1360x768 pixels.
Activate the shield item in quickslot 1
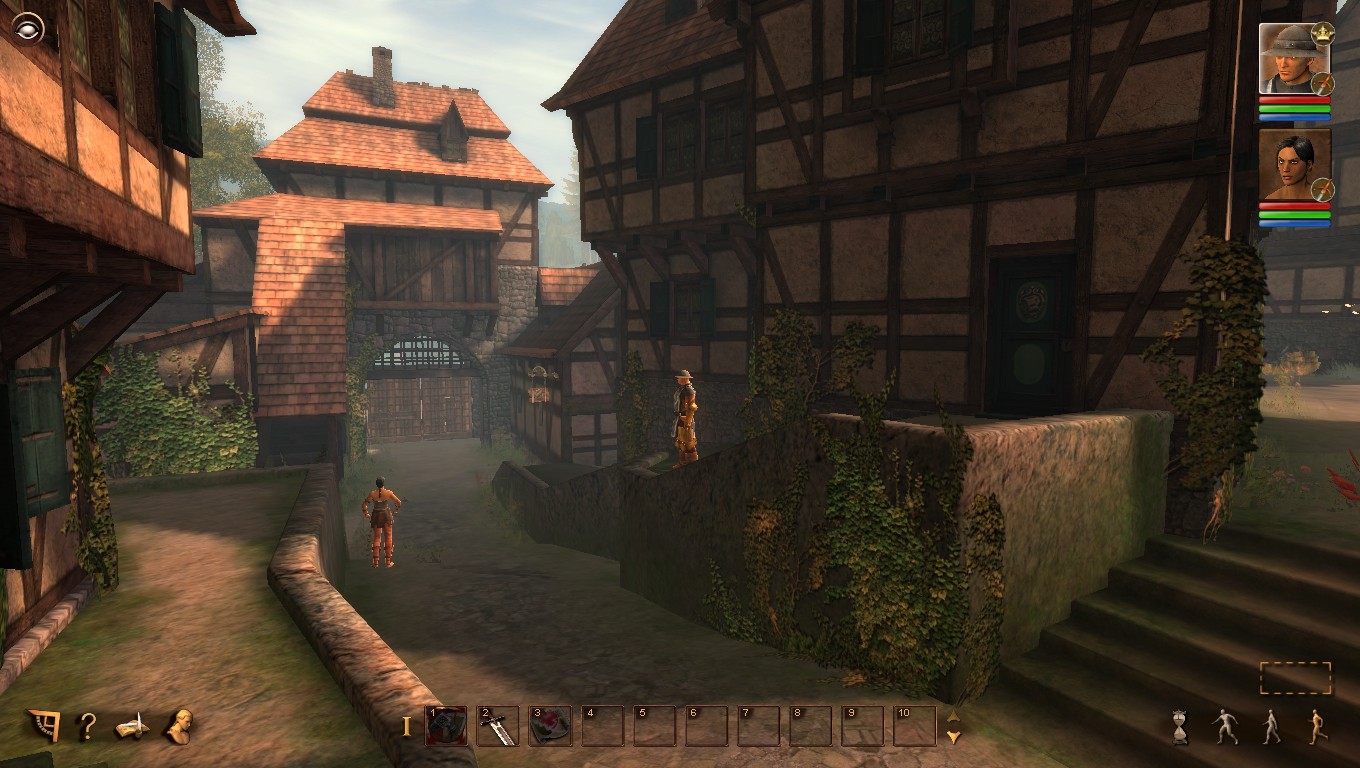click(x=447, y=727)
